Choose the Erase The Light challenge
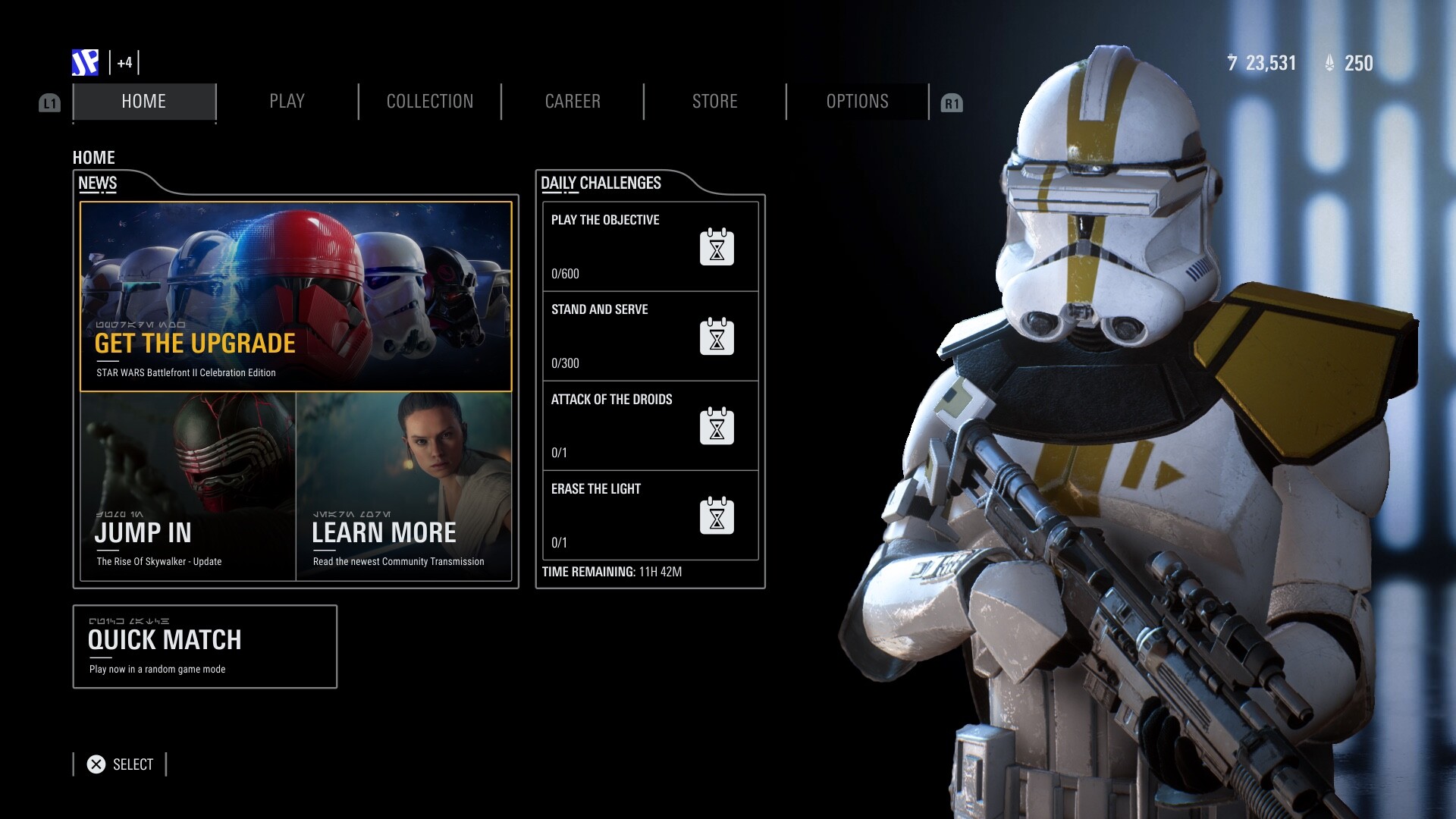1456x819 pixels. pyautogui.click(x=650, y=516)
